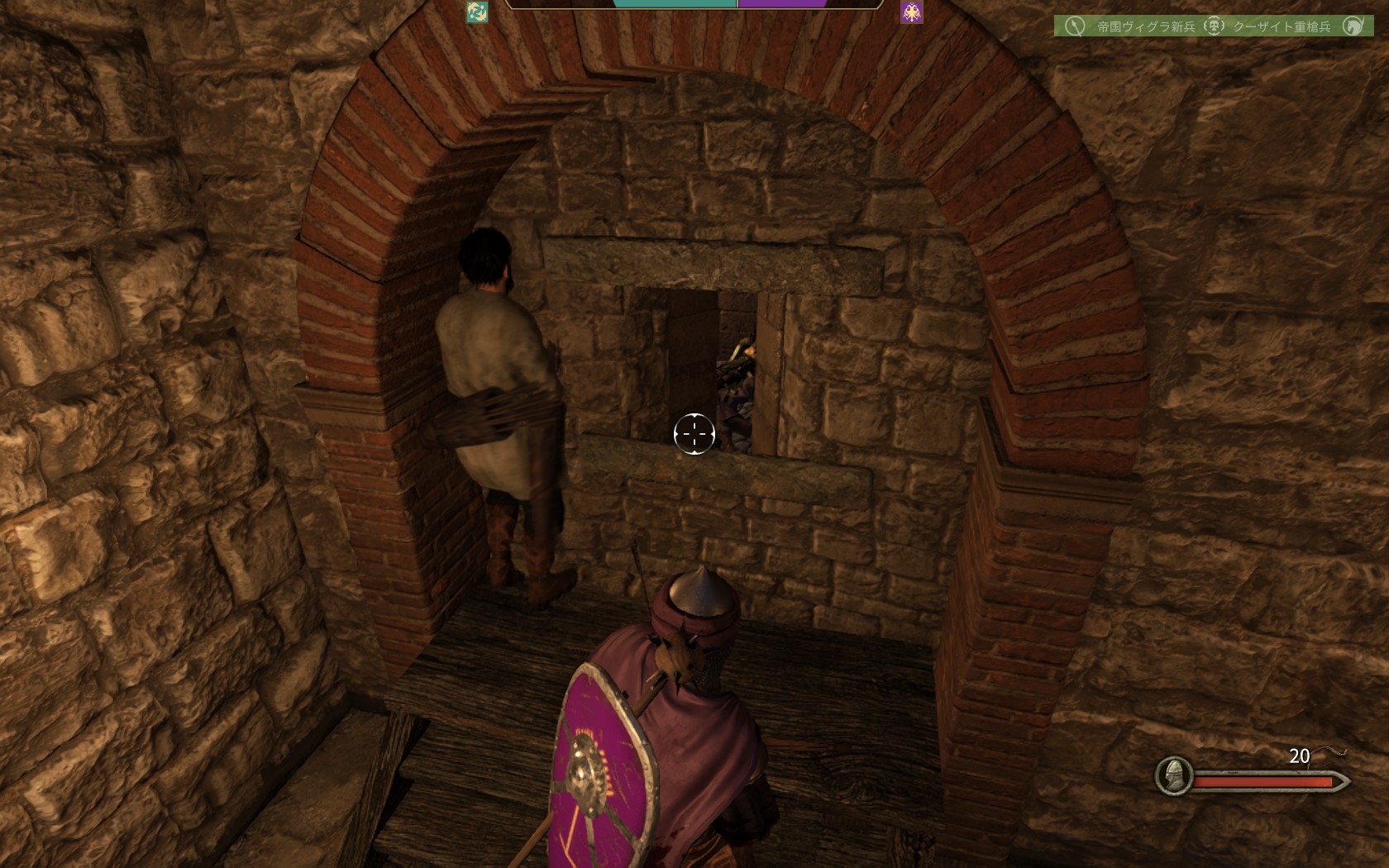Click the purple double-headed eagle banner icon
Image resolution: width=1389 pixels, height=868 pixels.
click(x=912, y=12)
